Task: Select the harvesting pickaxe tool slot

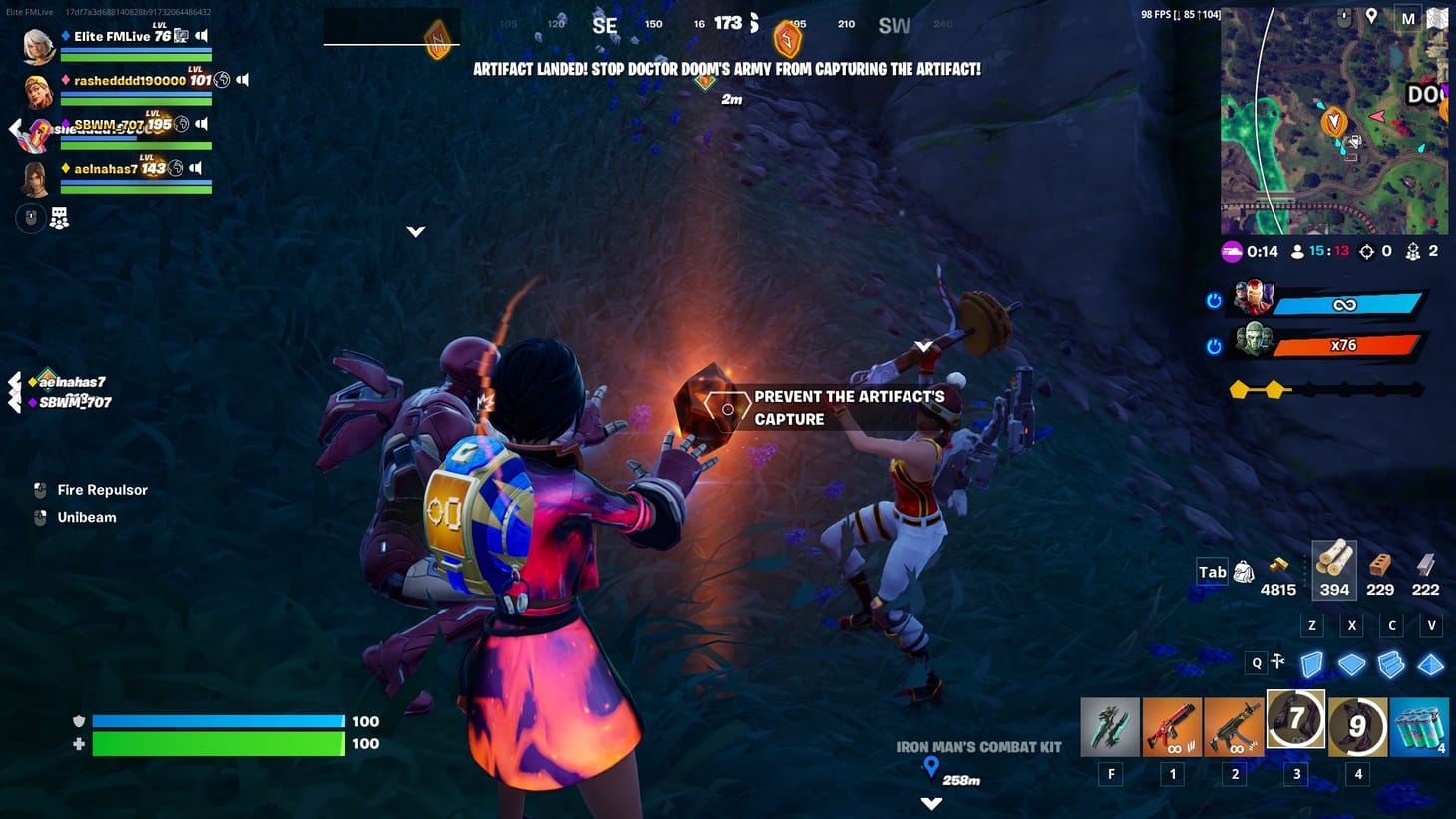Action: 1111,725
